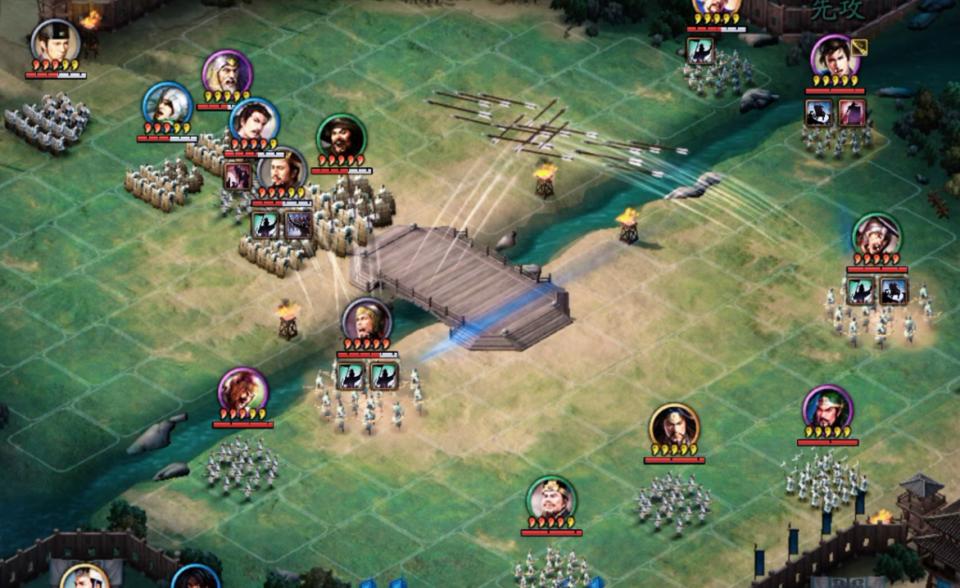The image size is (960, 588).
Task: Select the gold-crowned general in green ring
Action: click(551, 499)
